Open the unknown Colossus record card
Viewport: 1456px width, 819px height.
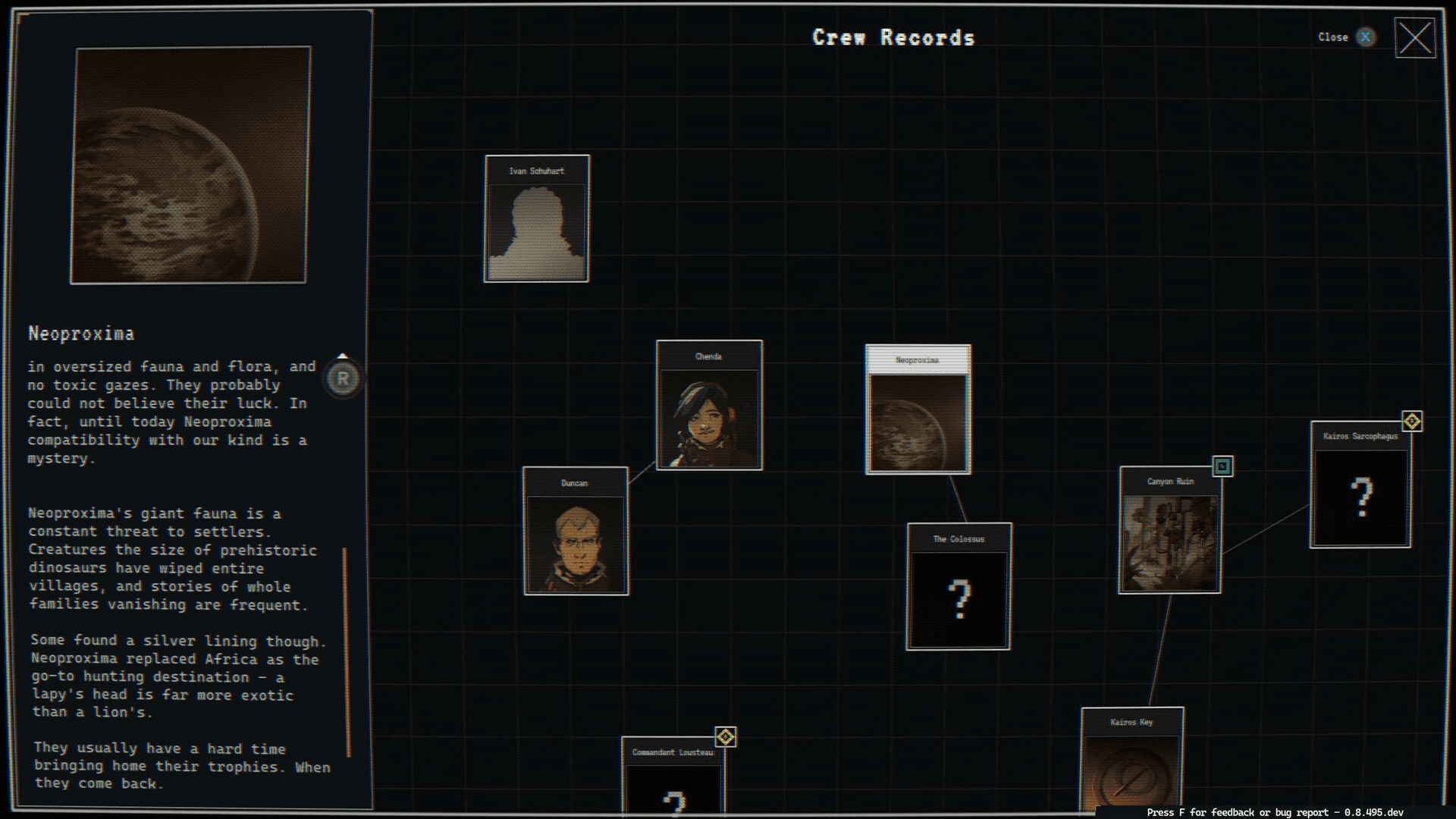coord(959,587)
